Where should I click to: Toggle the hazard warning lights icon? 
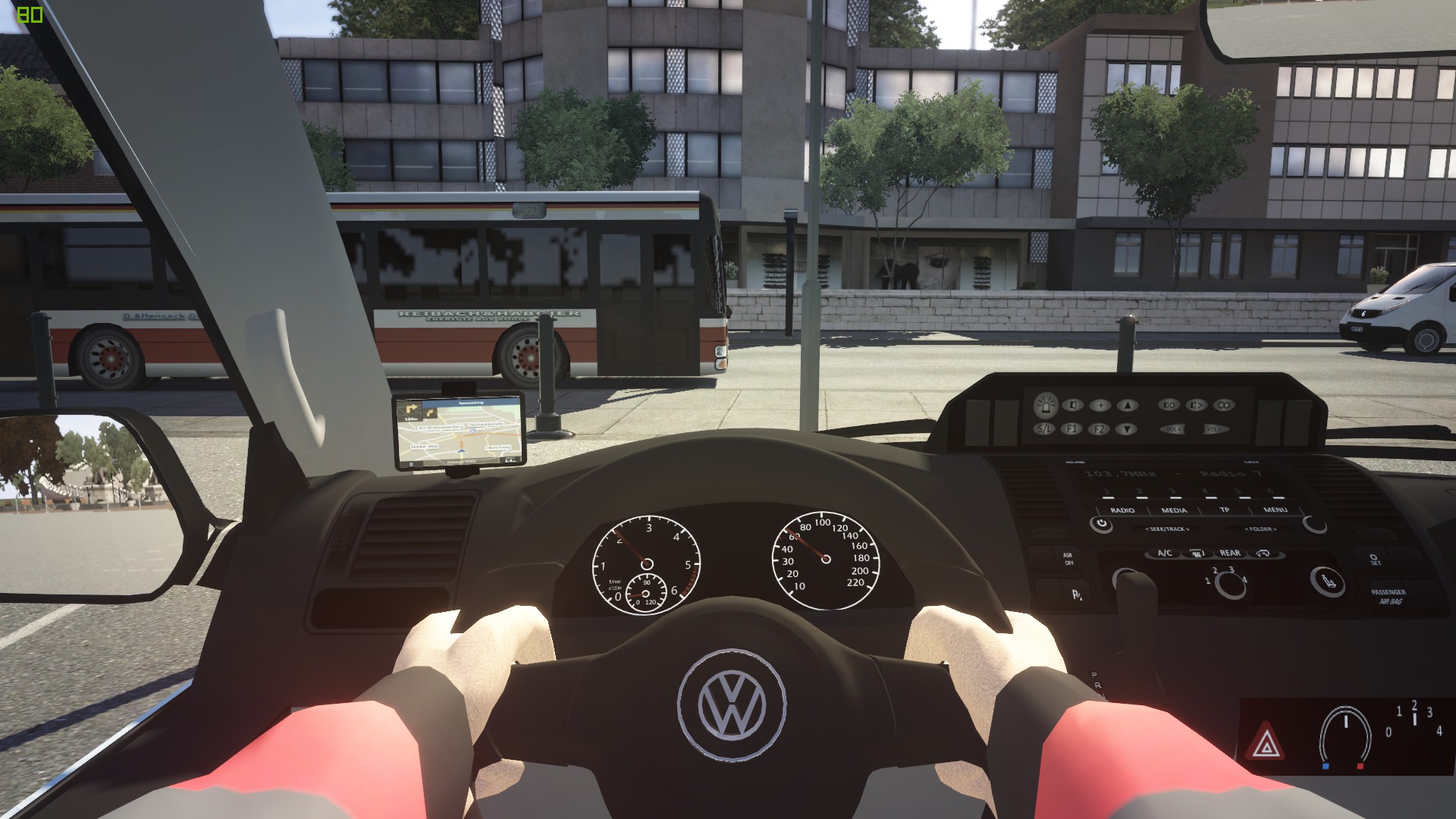[x=1264, y=742]
